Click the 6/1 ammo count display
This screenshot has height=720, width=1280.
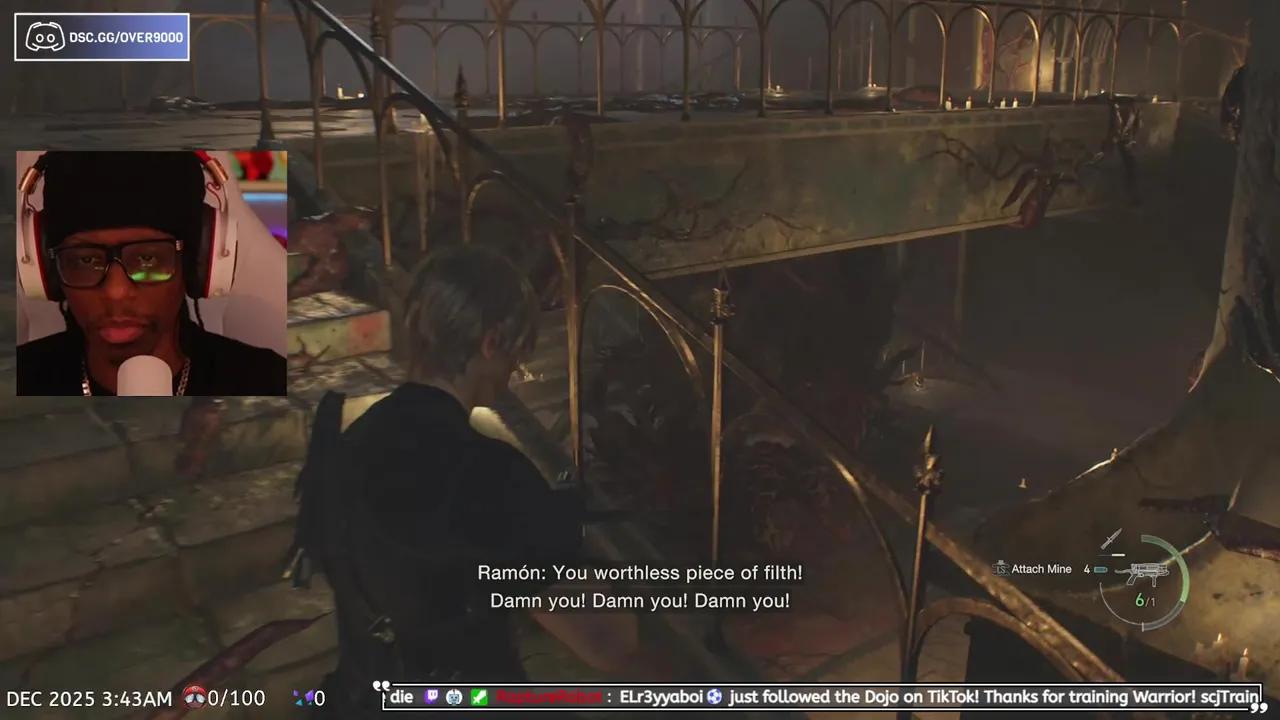click(1144, 601)
